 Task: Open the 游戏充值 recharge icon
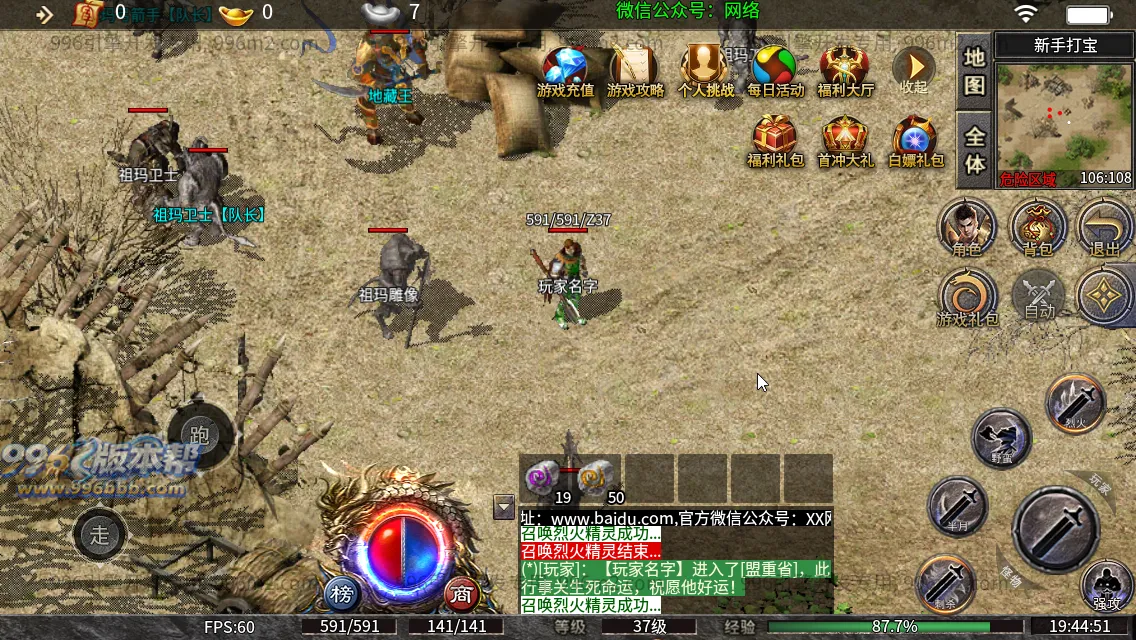pos(565,70)
